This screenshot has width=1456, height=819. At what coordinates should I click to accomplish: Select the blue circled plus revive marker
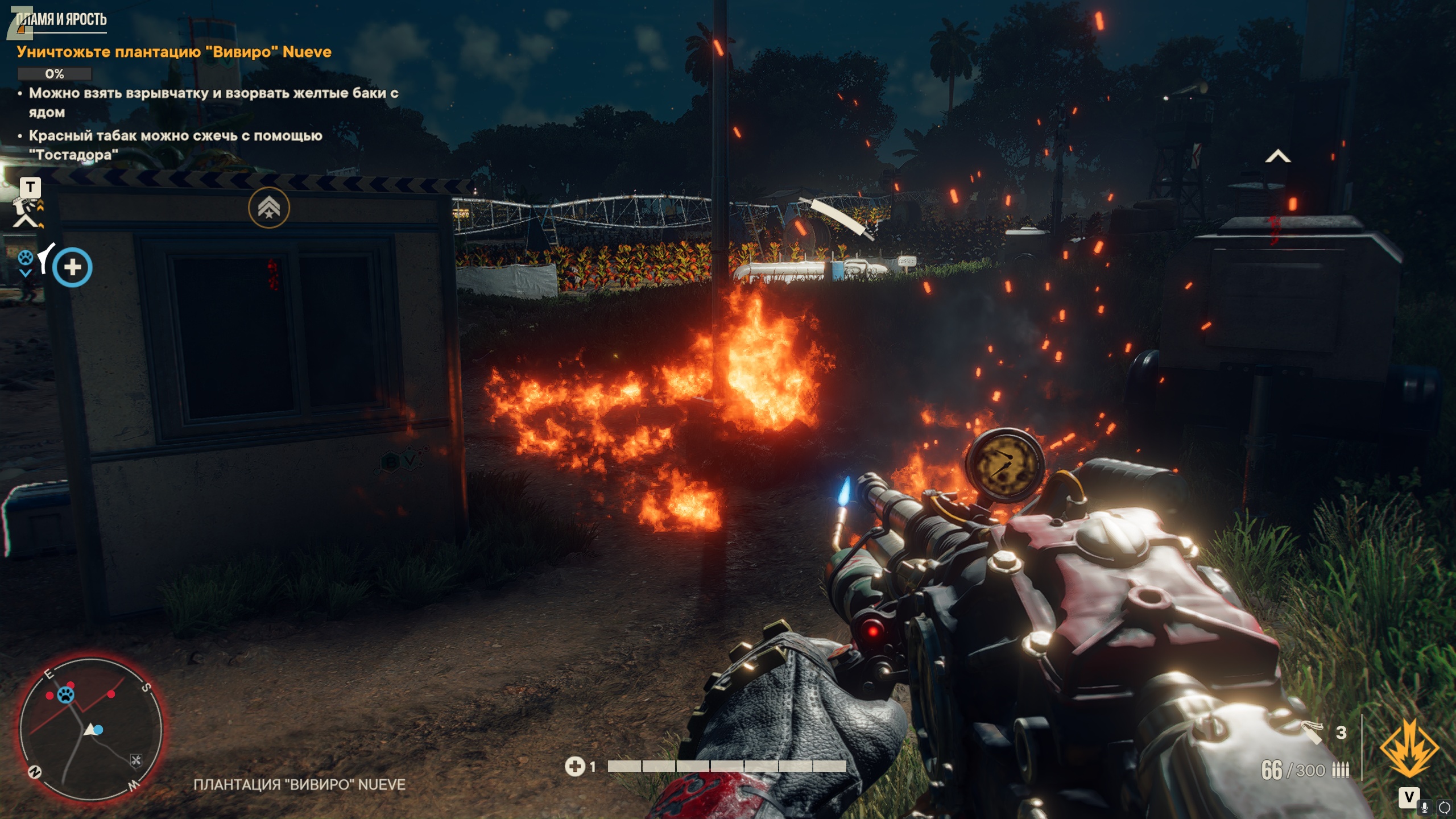click(x=72, y=267)
